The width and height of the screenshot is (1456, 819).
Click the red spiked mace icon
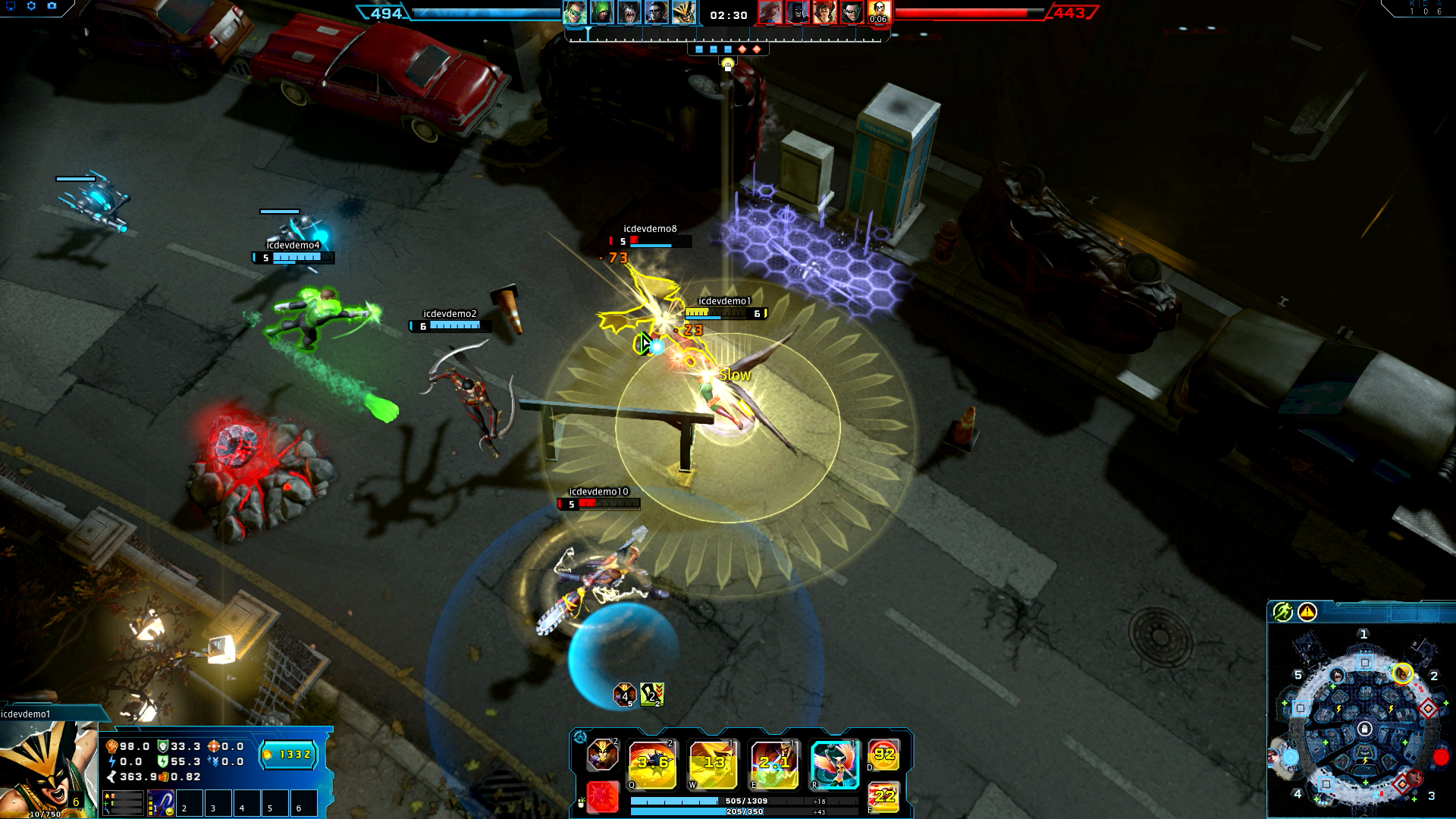point(602,797)
